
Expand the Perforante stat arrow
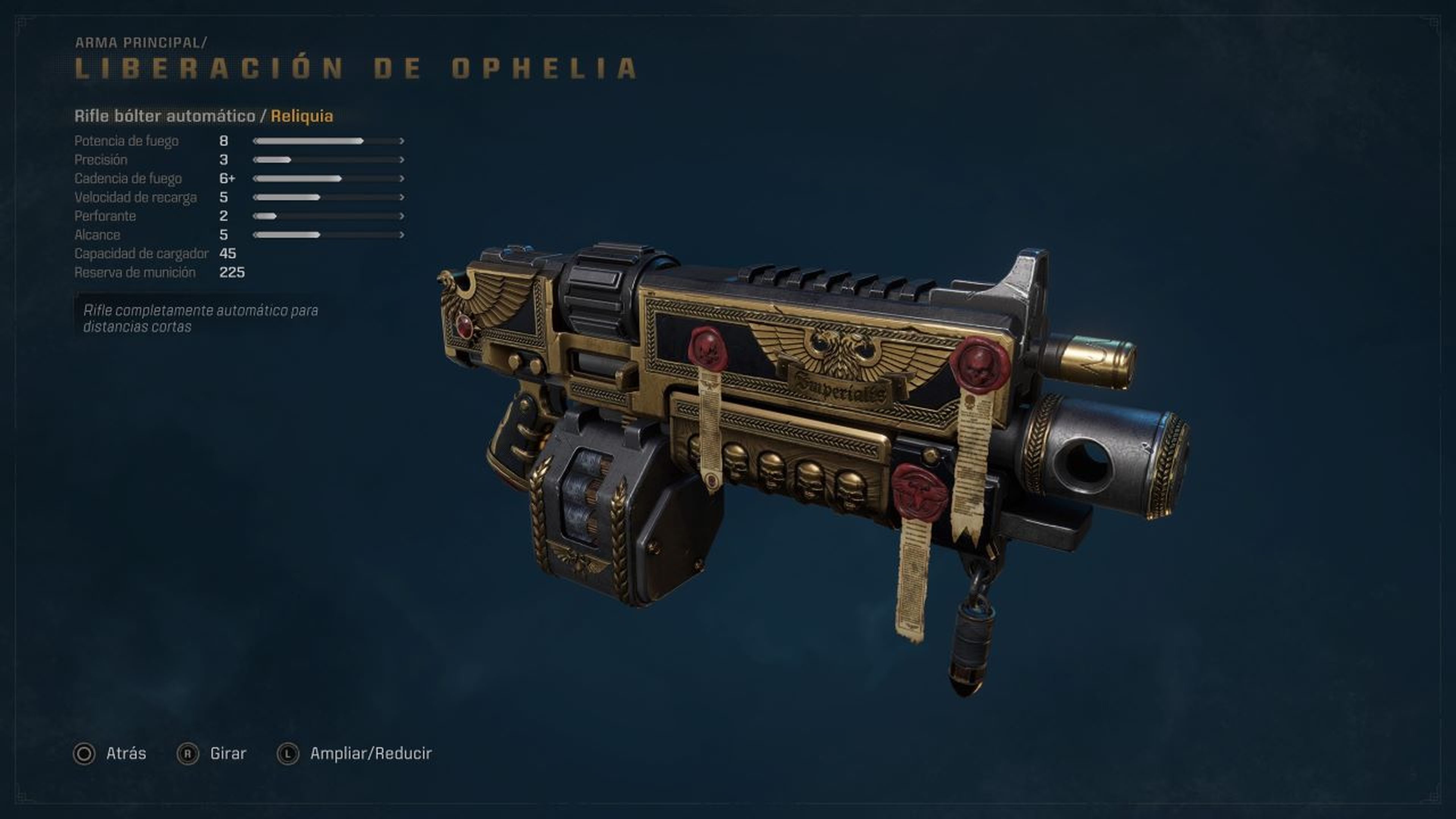click(x=402, y=216)
